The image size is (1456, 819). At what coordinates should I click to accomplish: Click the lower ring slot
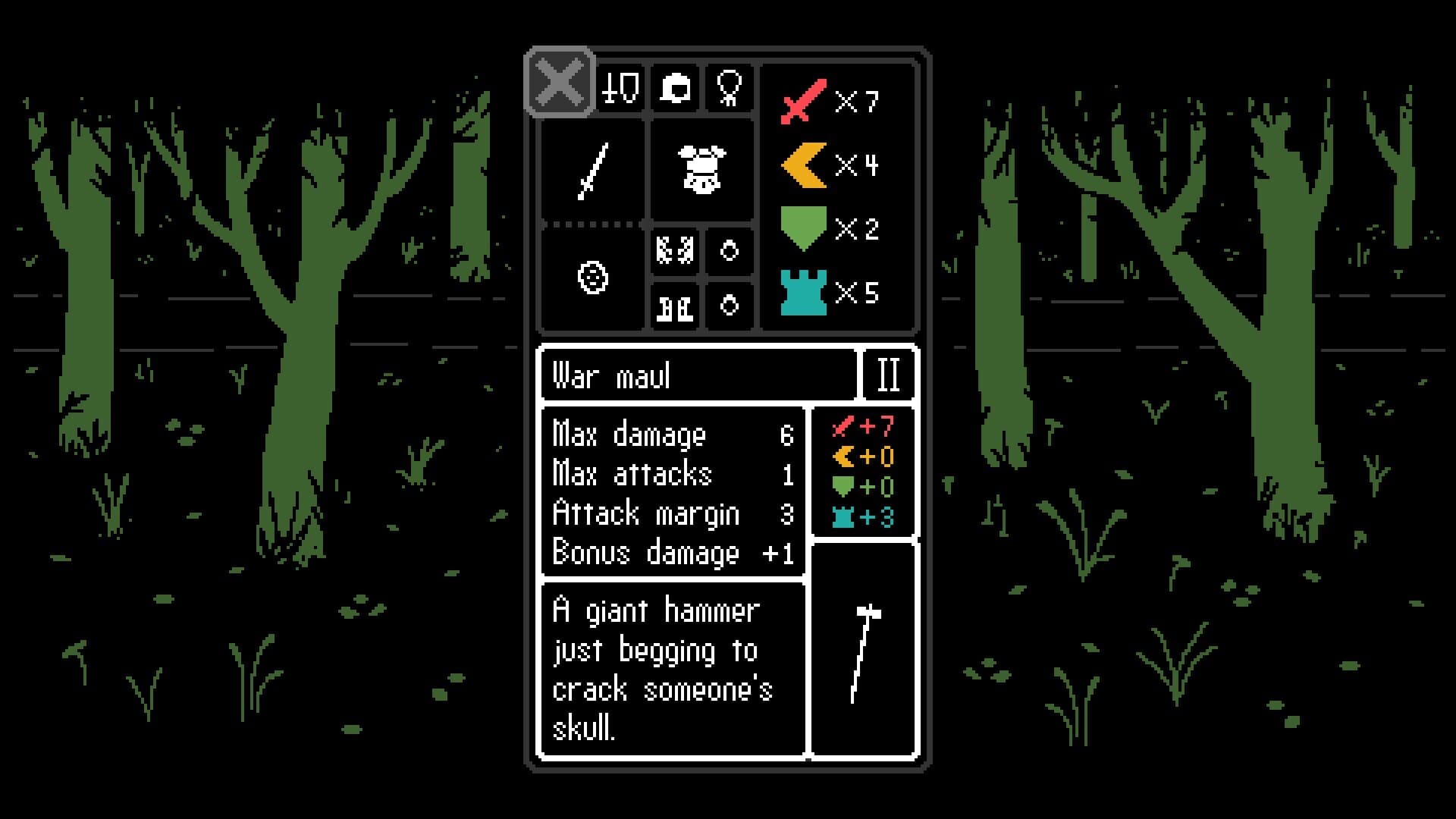coord(729,307)
